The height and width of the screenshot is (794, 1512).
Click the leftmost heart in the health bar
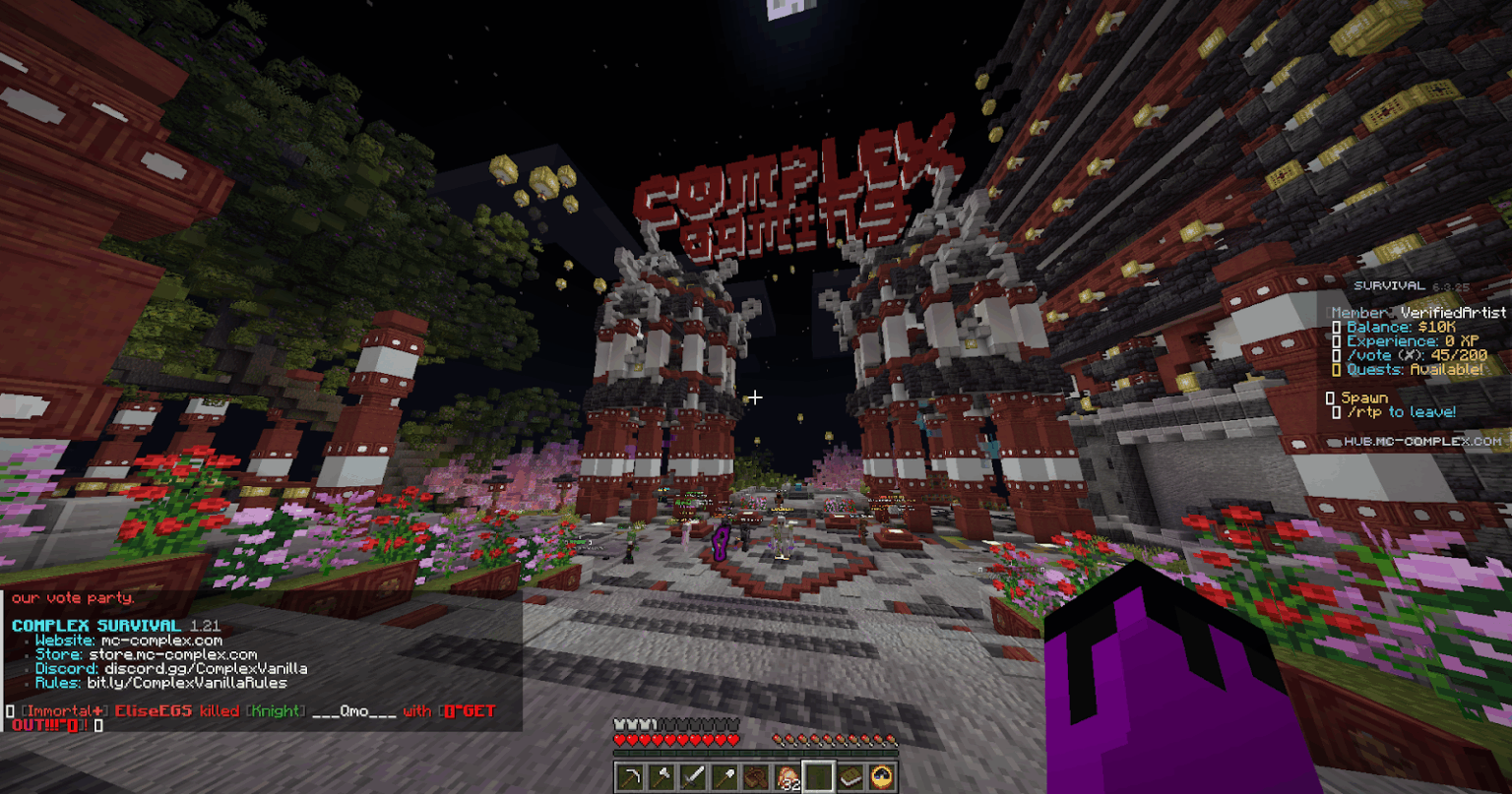620,740
